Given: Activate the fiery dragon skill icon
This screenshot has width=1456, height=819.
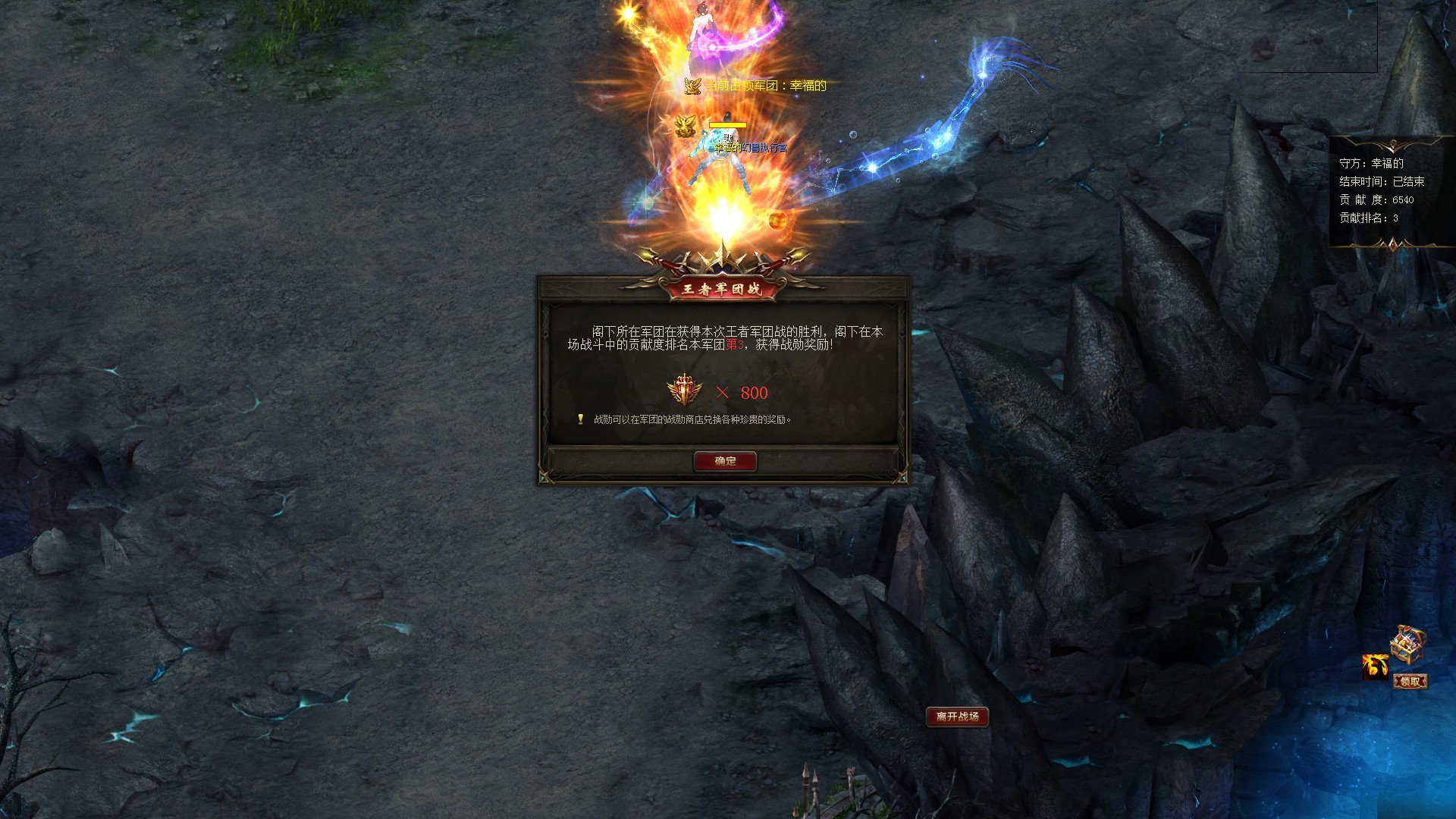Looking at the screenshot, I should point(1375,667).
